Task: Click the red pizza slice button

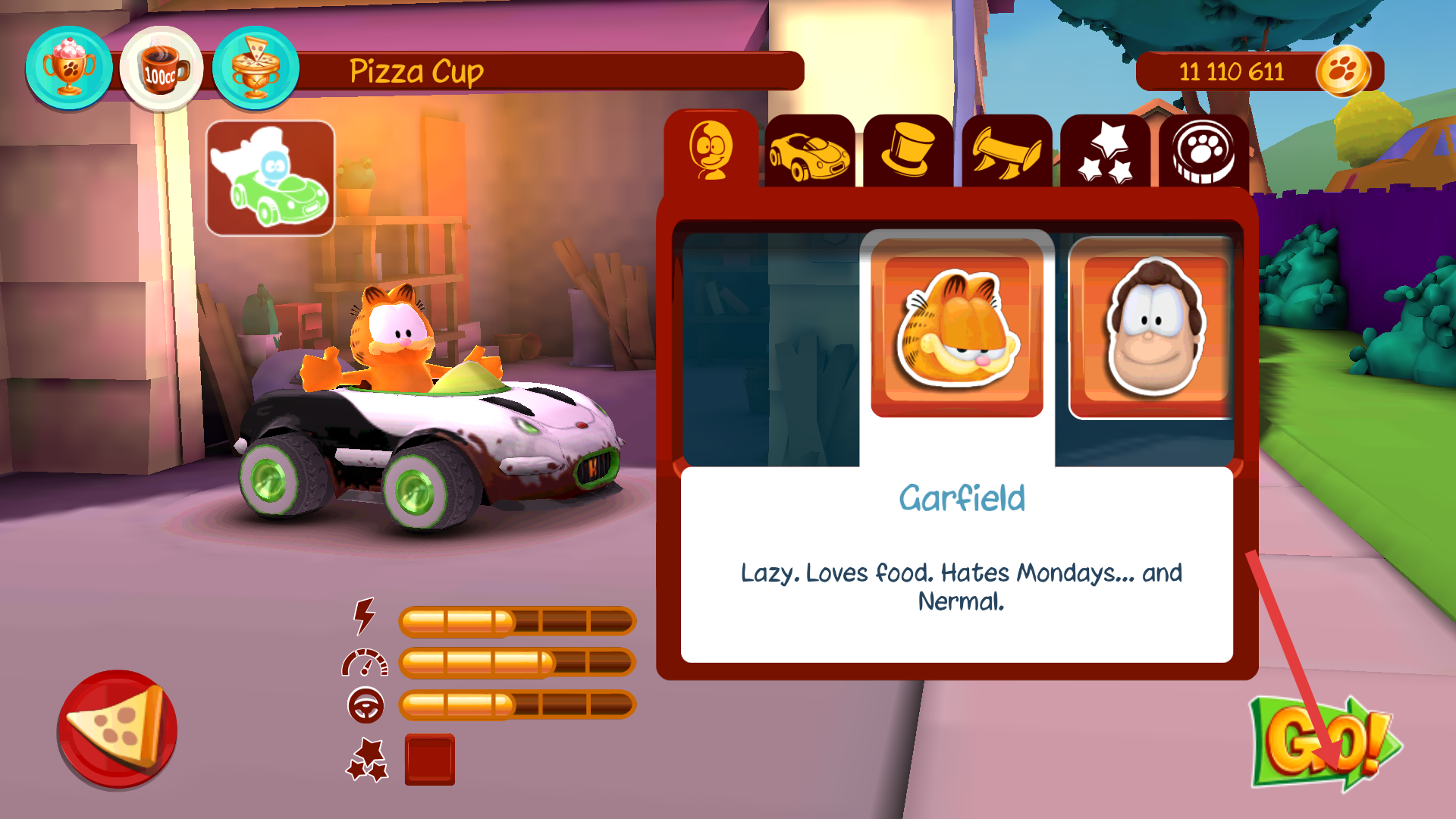Action: click(x=118, y=729)
